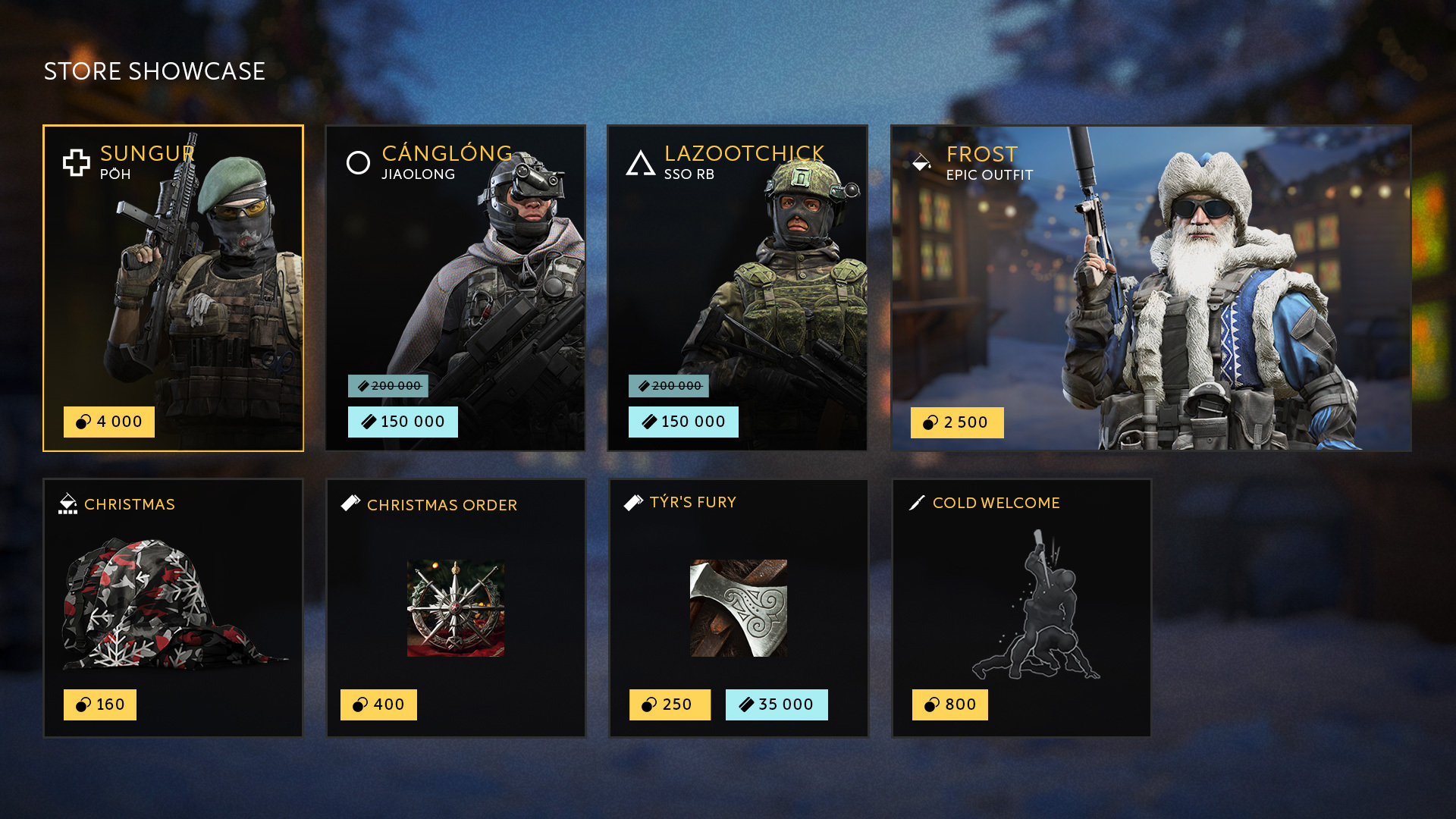The image size is (1456, 819).
Task: Buy Christmas camo for 160
Action: (x=100, y=704)
